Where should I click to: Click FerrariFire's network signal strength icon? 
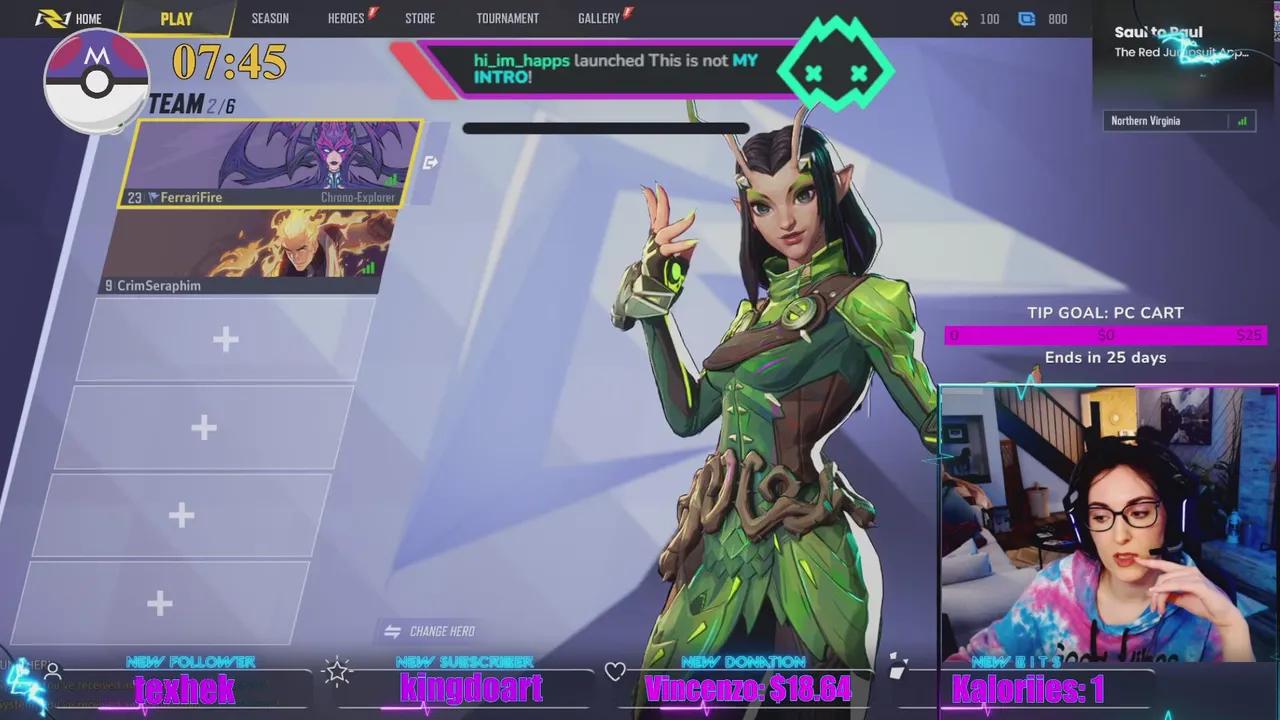(393, 178)
